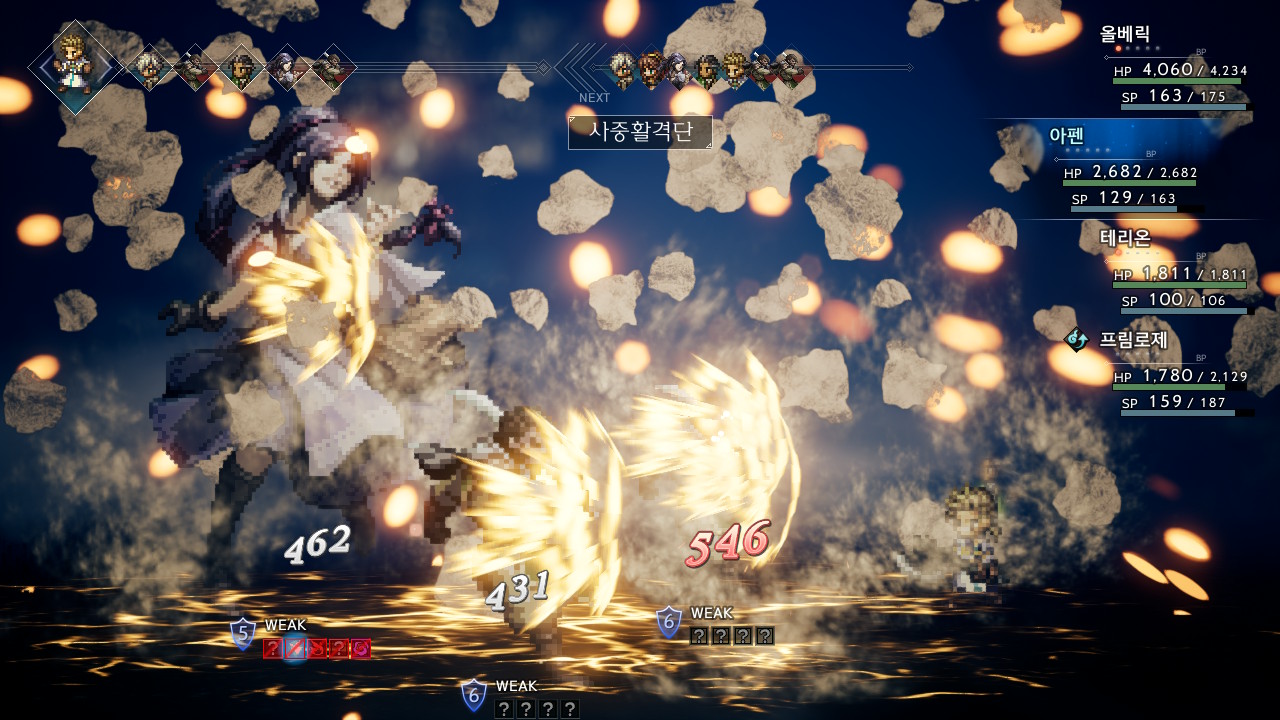Click the status buff icon beside 프림로제
Screen dimensions: 1280x720
pos(1077,340)
